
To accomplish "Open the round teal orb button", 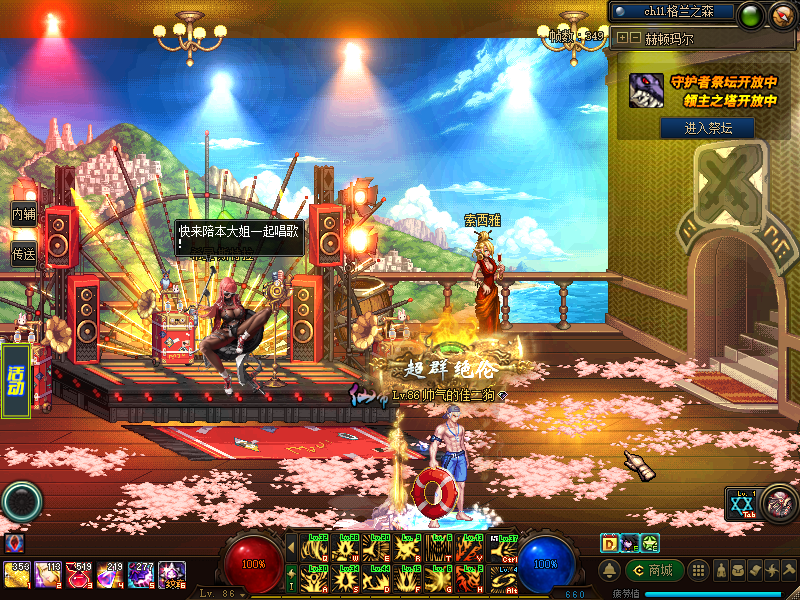I will [21, 501].
